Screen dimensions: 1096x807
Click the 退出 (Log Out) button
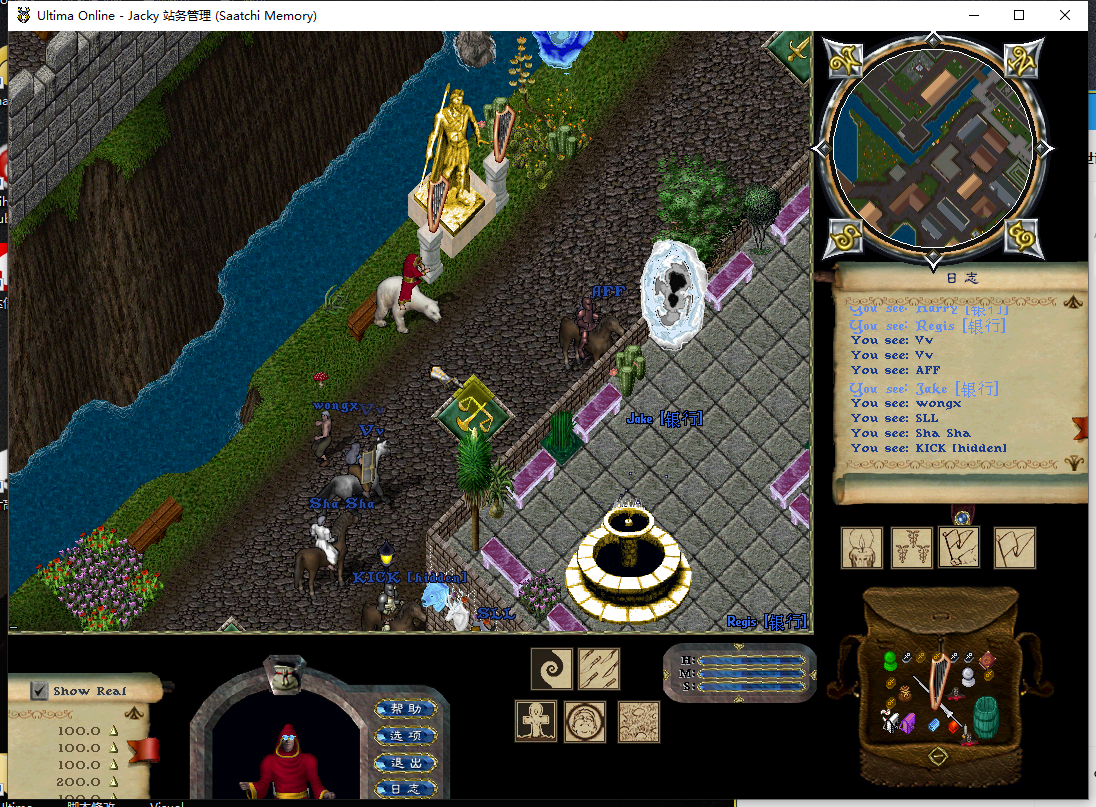406,763
